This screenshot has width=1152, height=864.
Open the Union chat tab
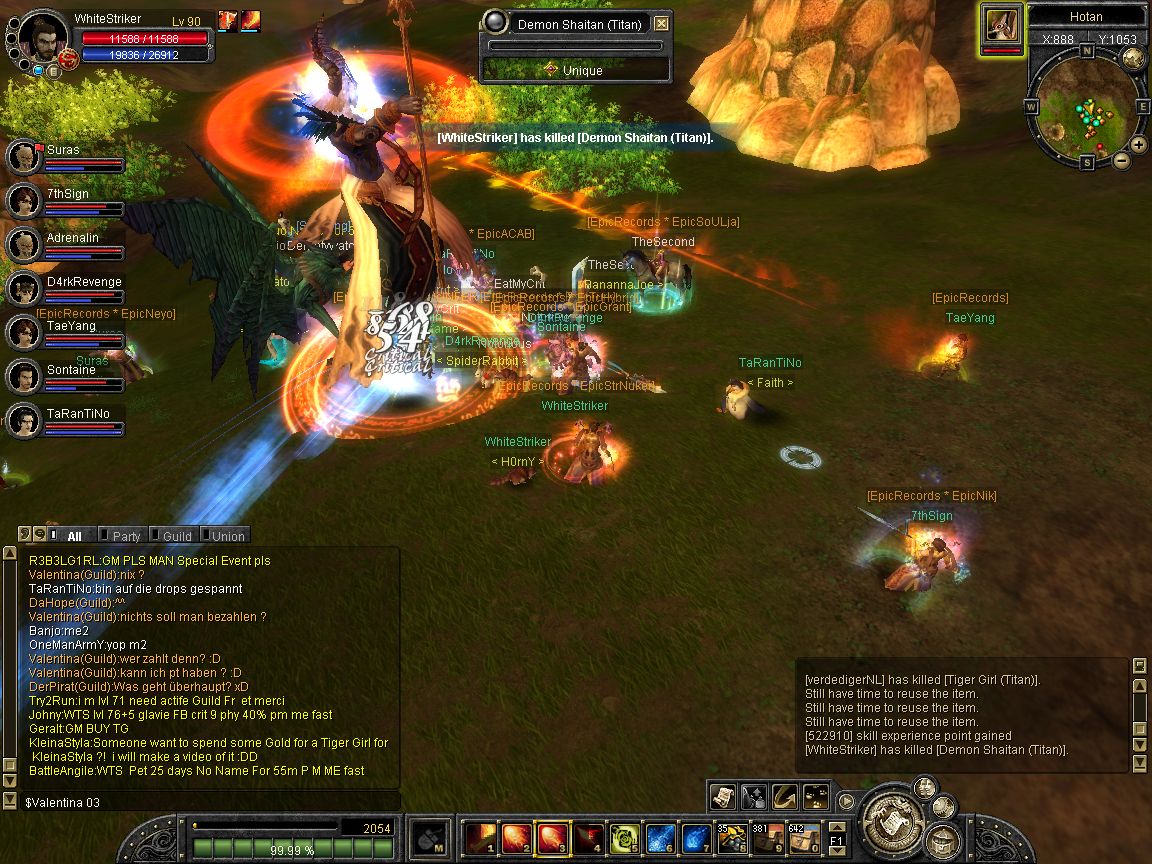pos(227,536)
